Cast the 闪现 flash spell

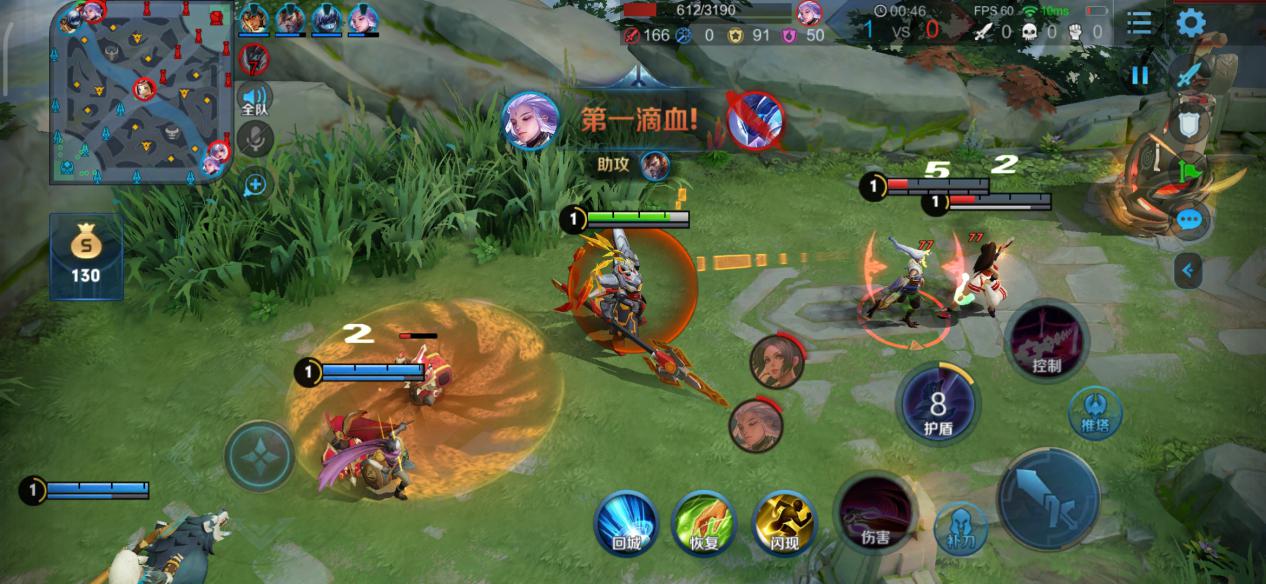(x=784, y=522)
